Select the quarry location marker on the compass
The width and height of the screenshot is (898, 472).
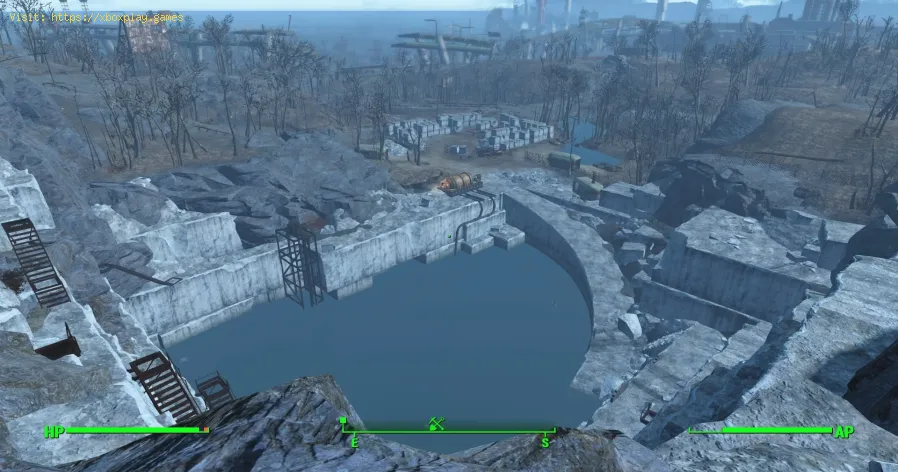tap(436, 423)
